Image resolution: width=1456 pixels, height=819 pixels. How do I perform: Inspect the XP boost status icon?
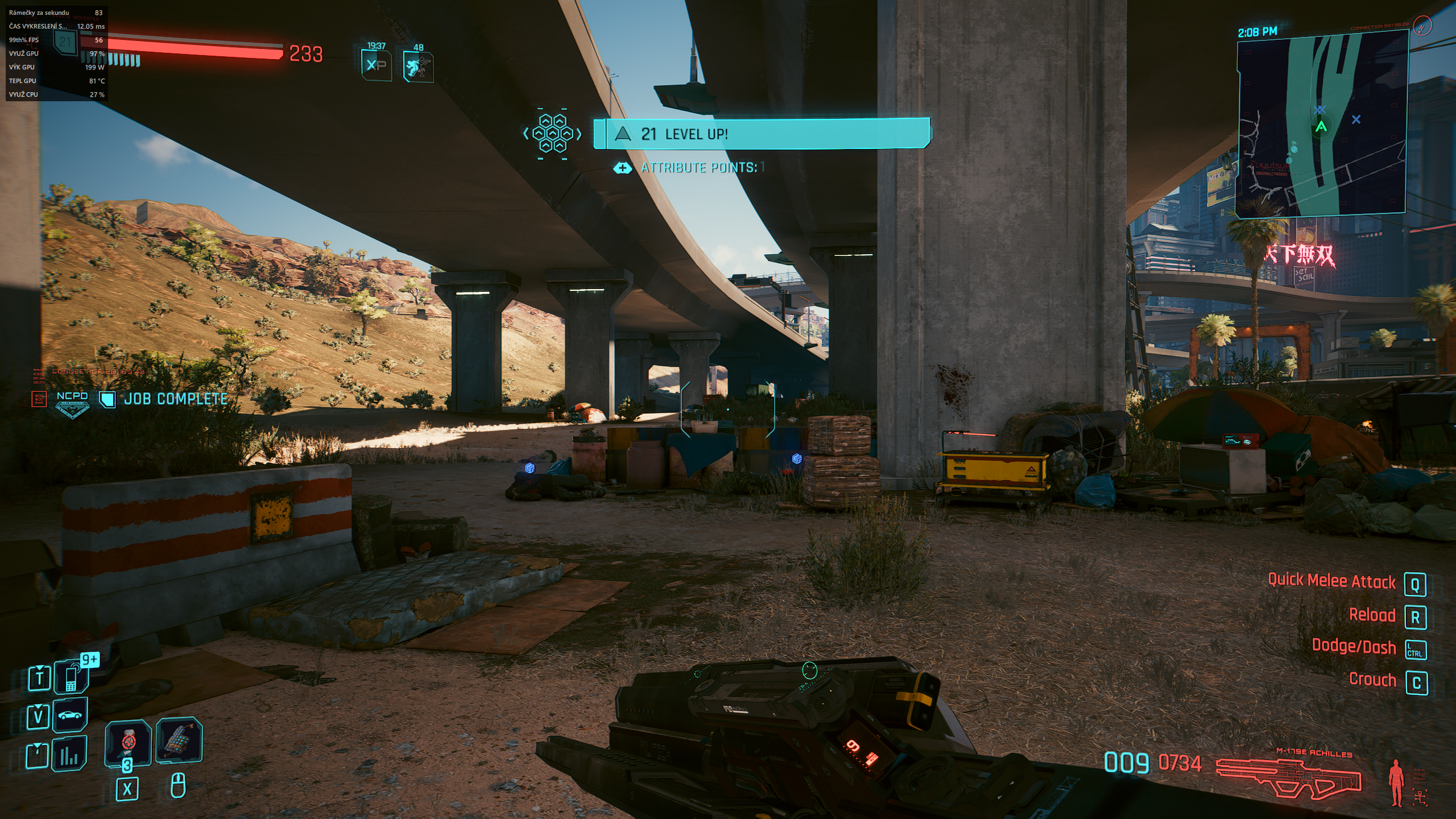377,65
